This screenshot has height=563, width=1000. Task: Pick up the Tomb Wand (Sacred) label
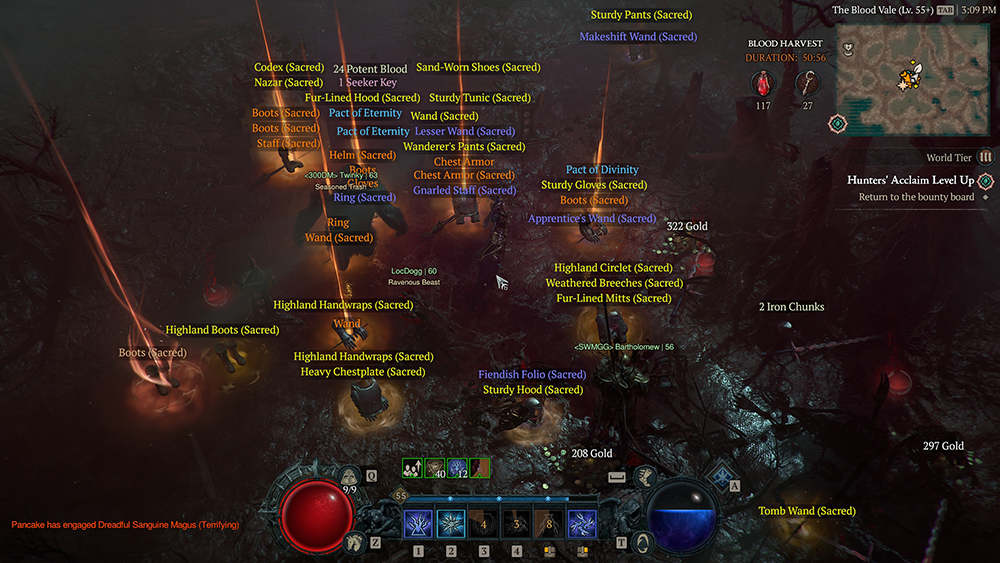tap(806, 511)
